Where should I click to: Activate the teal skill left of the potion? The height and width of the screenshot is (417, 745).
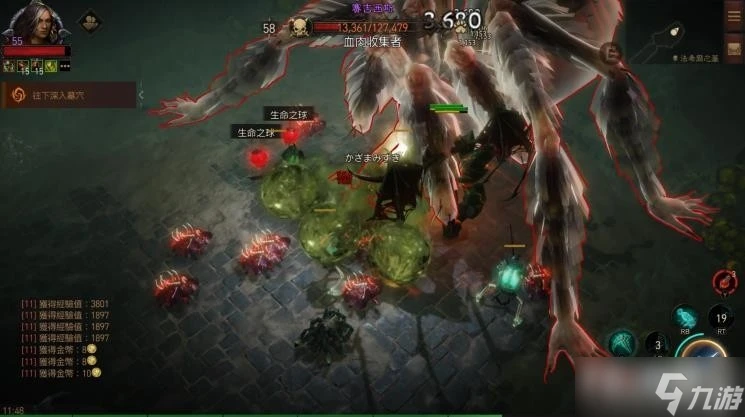(x=621, y=343)
